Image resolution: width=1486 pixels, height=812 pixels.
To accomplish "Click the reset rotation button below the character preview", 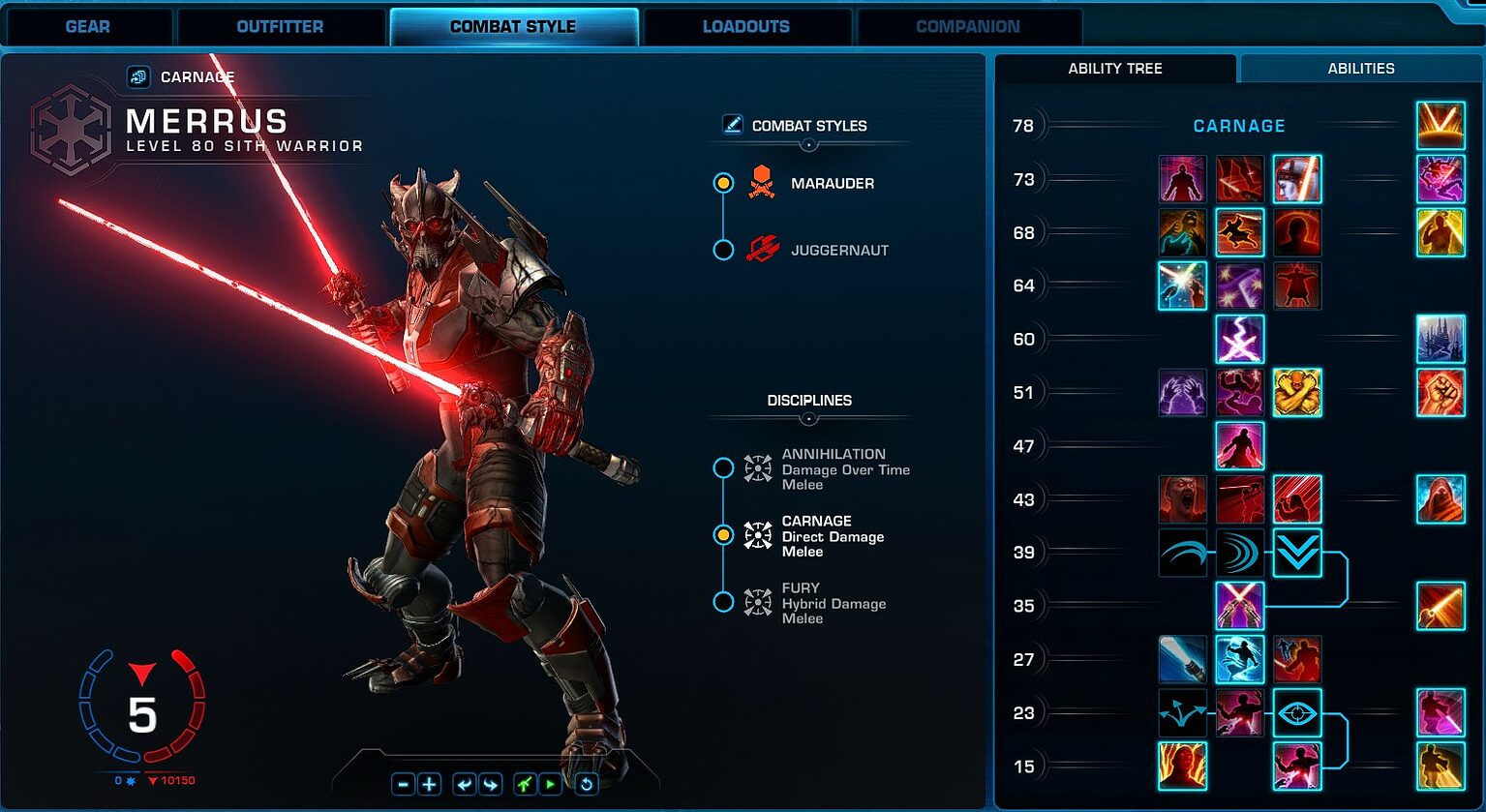I will [x=585, y=784].
